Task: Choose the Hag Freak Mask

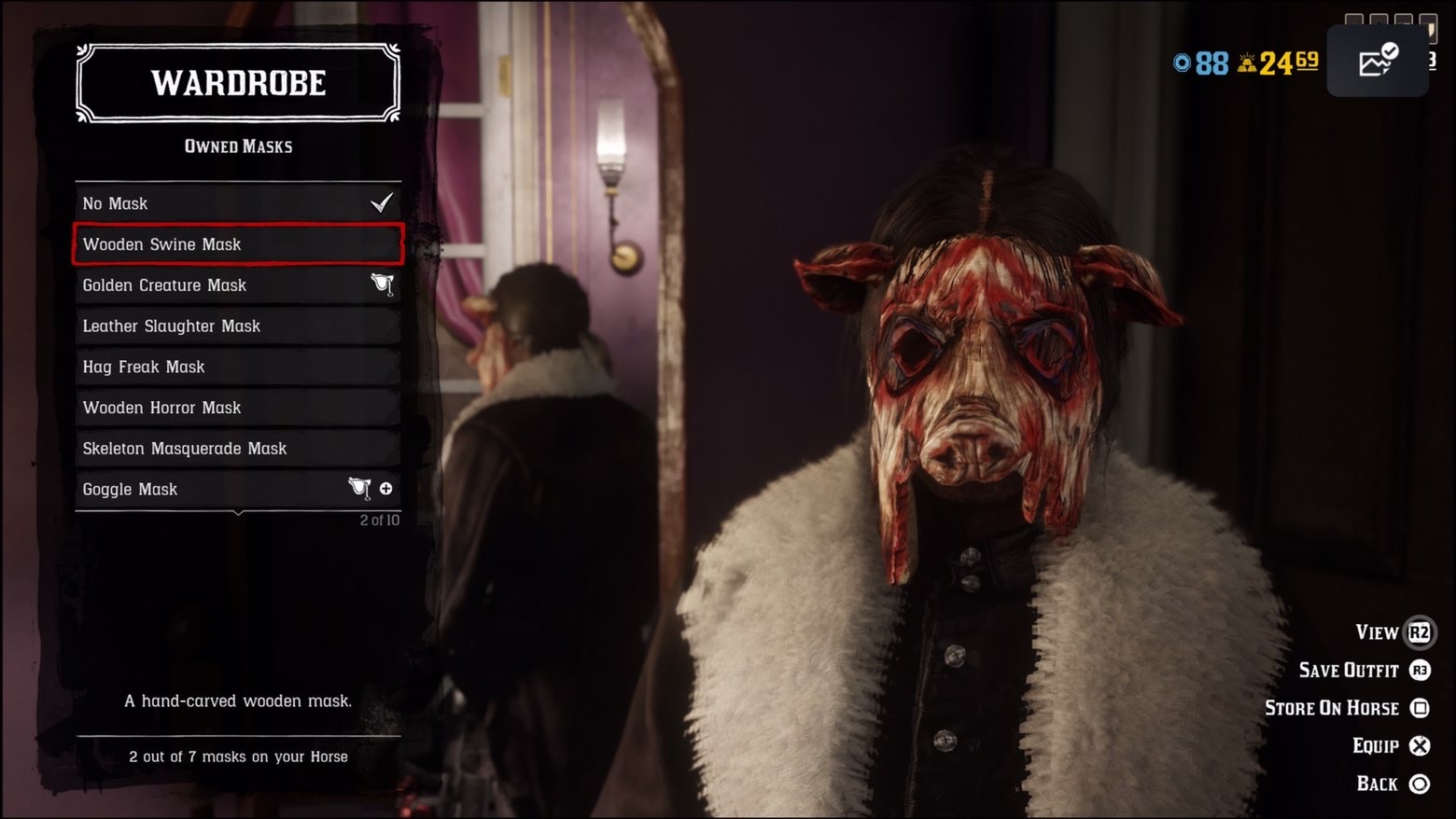Action: [x=238, y=368]
